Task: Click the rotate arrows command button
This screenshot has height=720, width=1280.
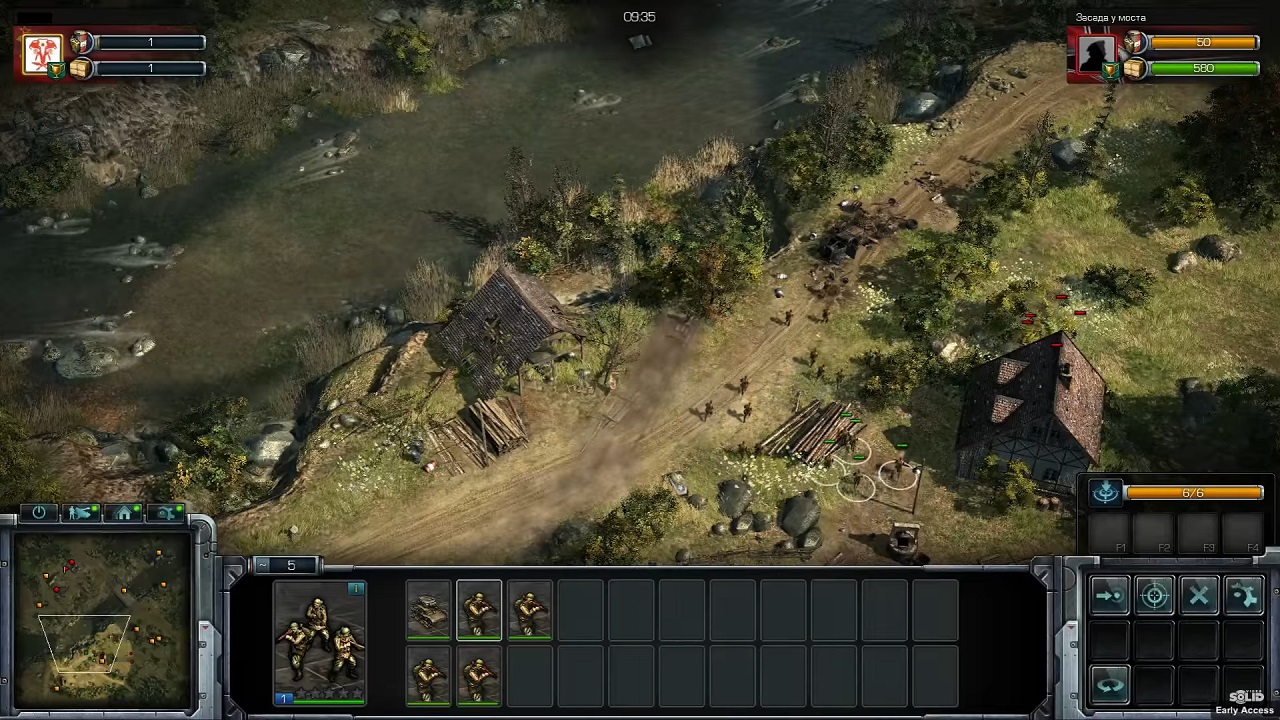Action: pos(1109,686)
